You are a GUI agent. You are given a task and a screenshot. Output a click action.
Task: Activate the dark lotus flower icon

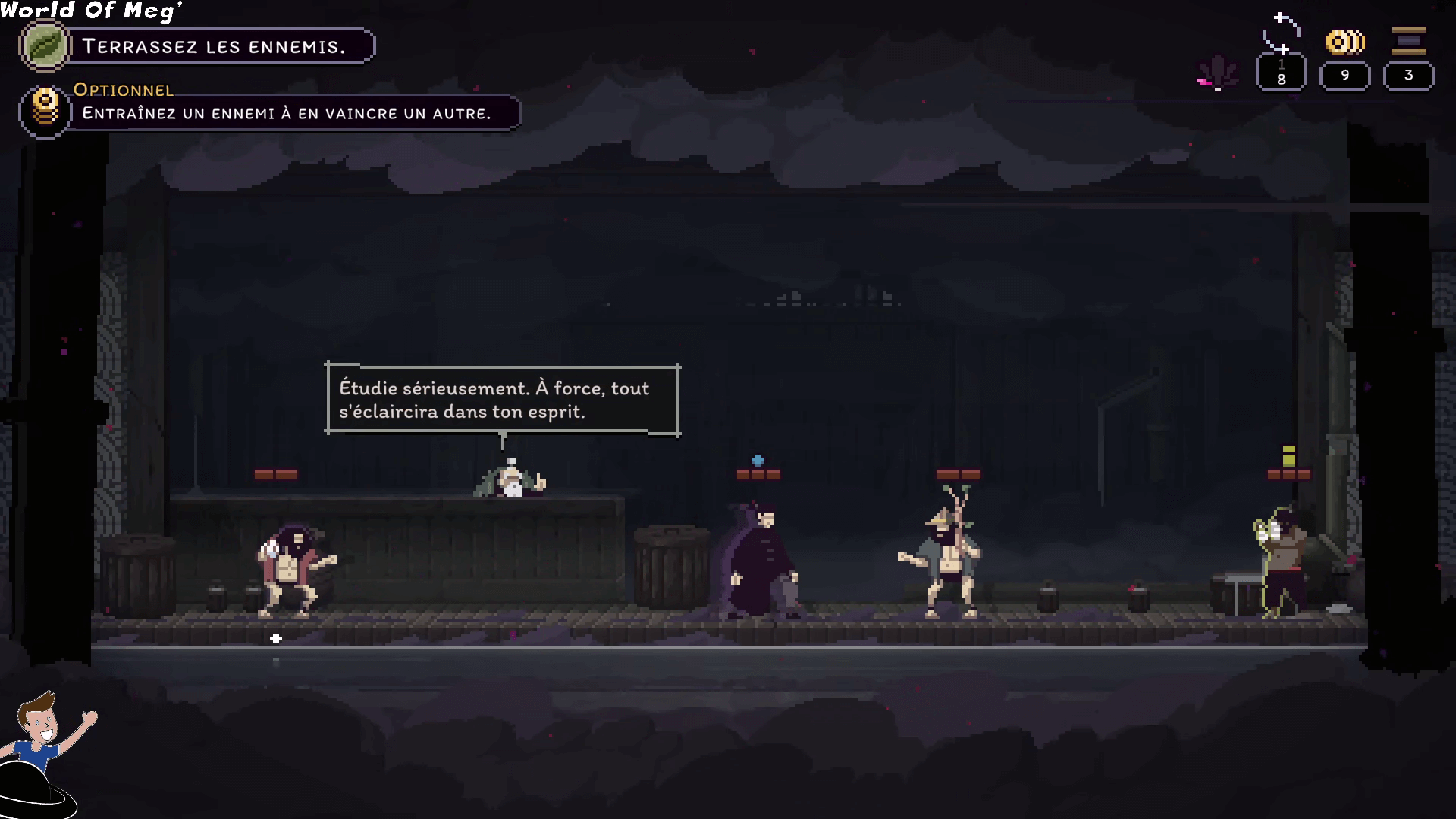coord(1217,74)
